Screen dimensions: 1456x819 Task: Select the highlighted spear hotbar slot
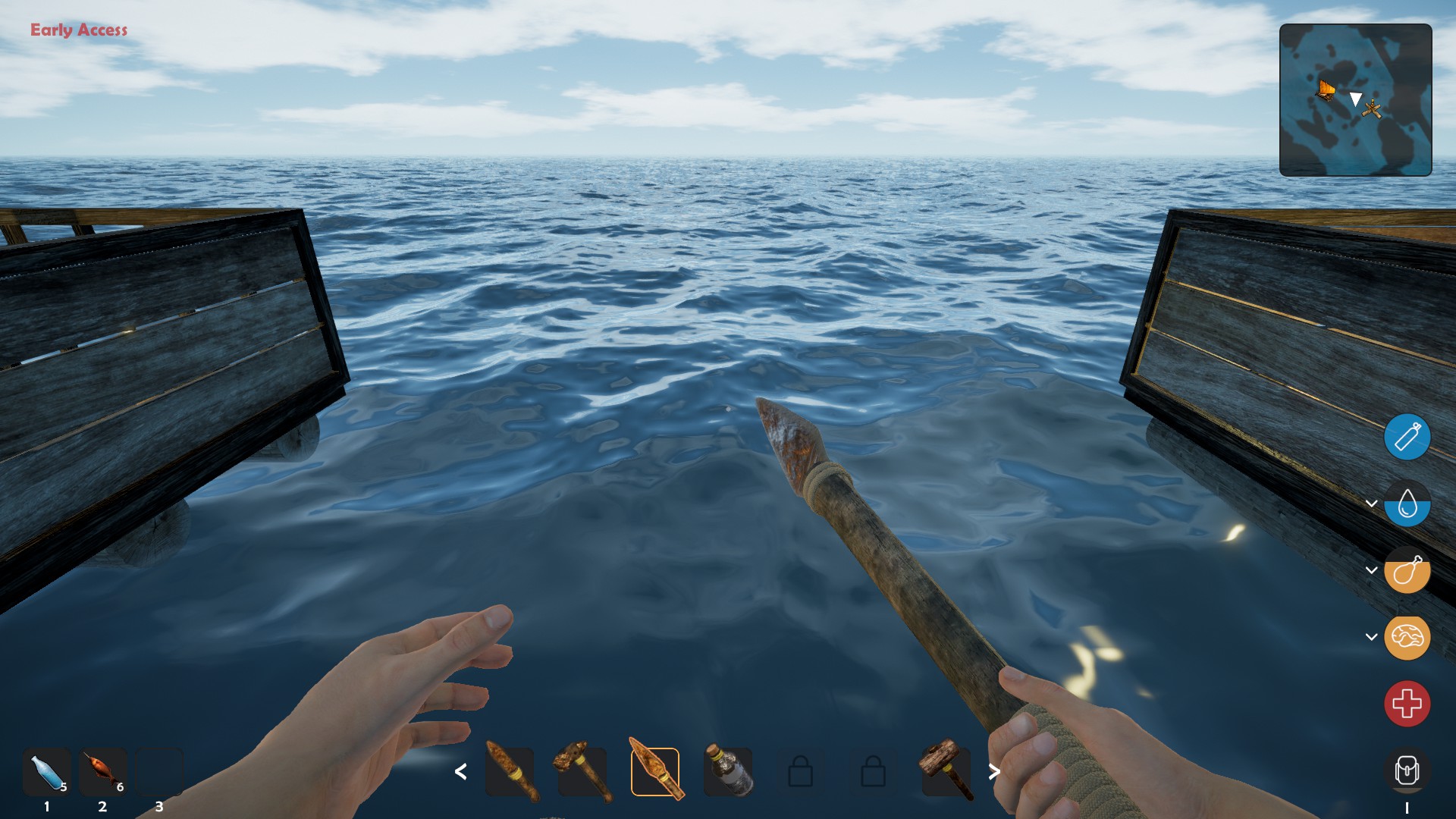(x=655, y=772)
